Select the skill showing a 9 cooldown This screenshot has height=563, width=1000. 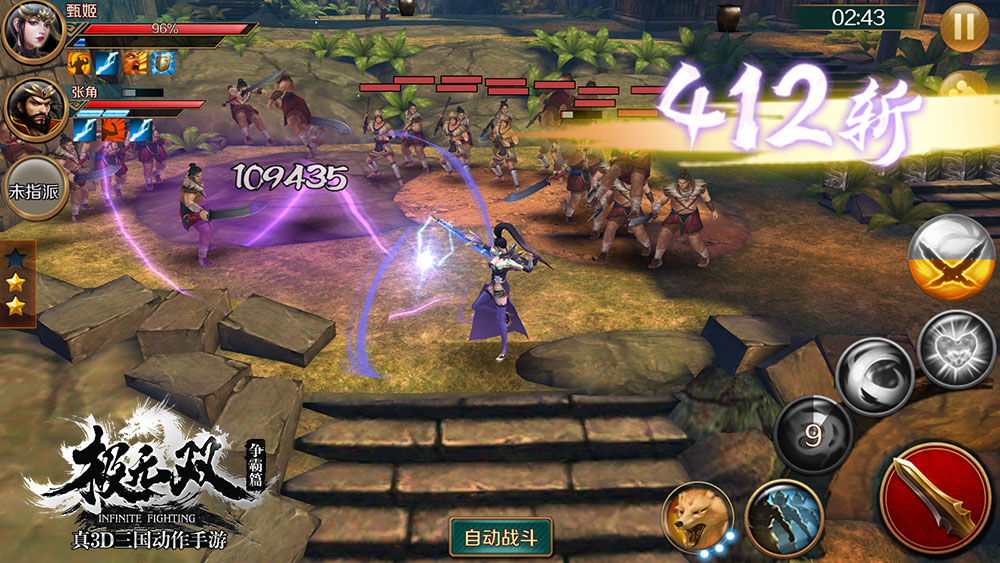point(813,435)
